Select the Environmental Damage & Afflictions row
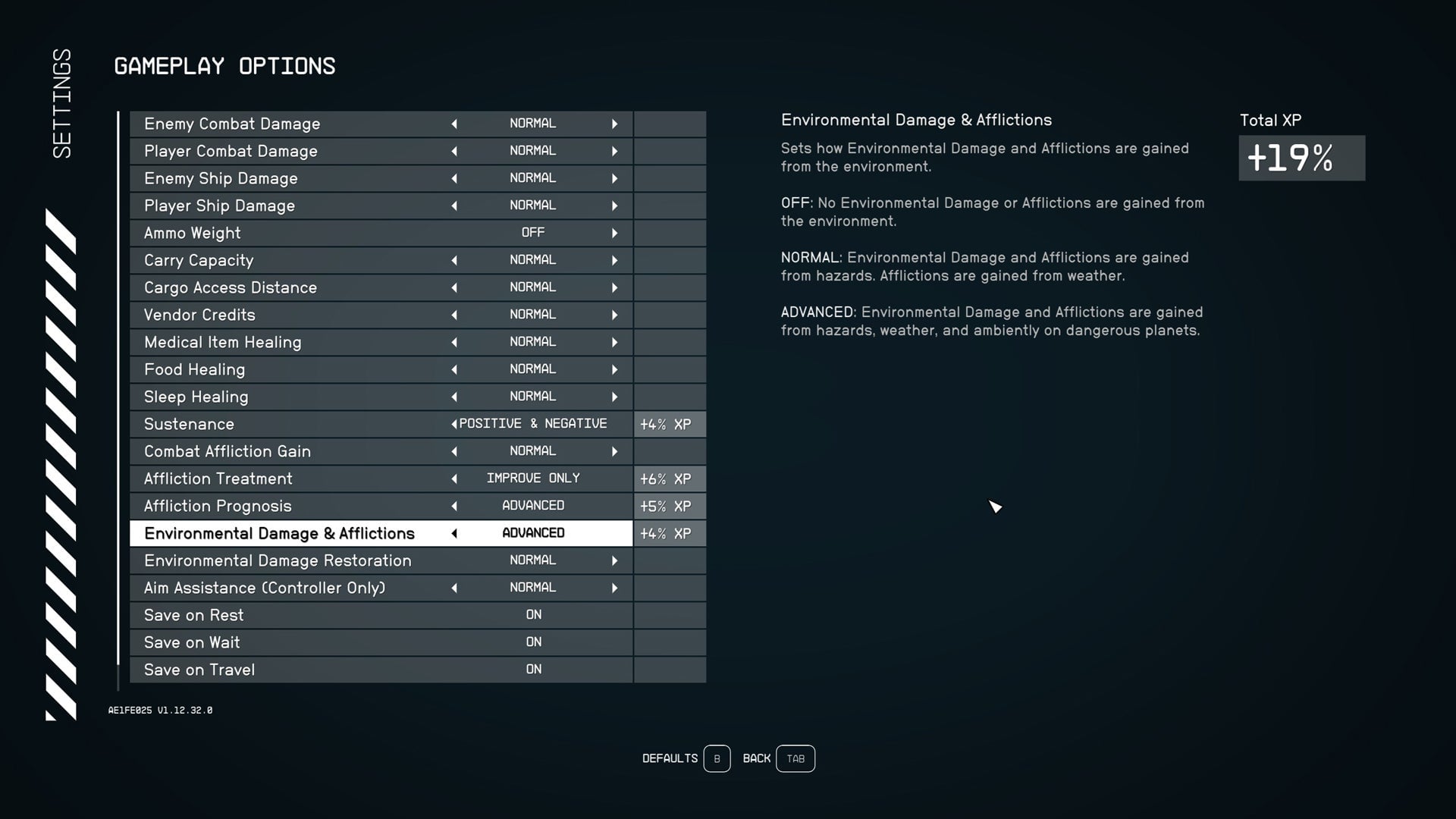Image resolution: width=1456 pixels, height=819 pixels. click(x=279, y=533)
